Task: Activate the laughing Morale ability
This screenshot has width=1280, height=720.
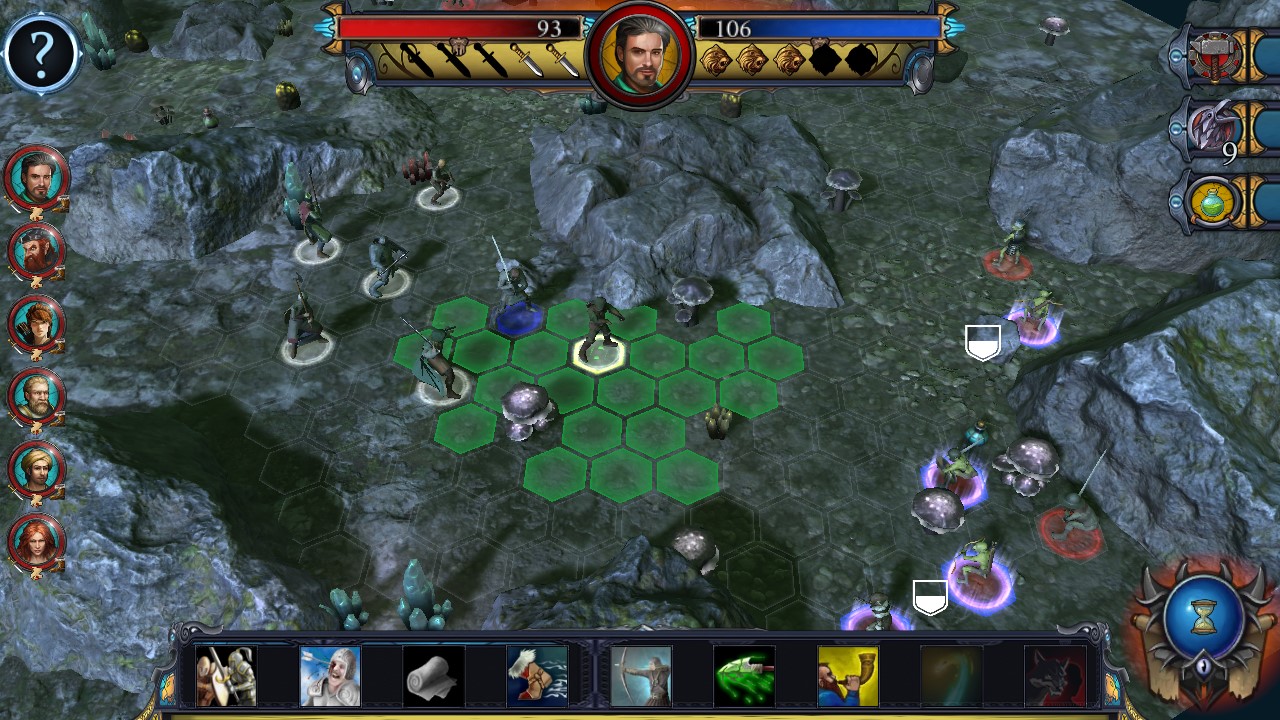Action: (x=330, y=675)
